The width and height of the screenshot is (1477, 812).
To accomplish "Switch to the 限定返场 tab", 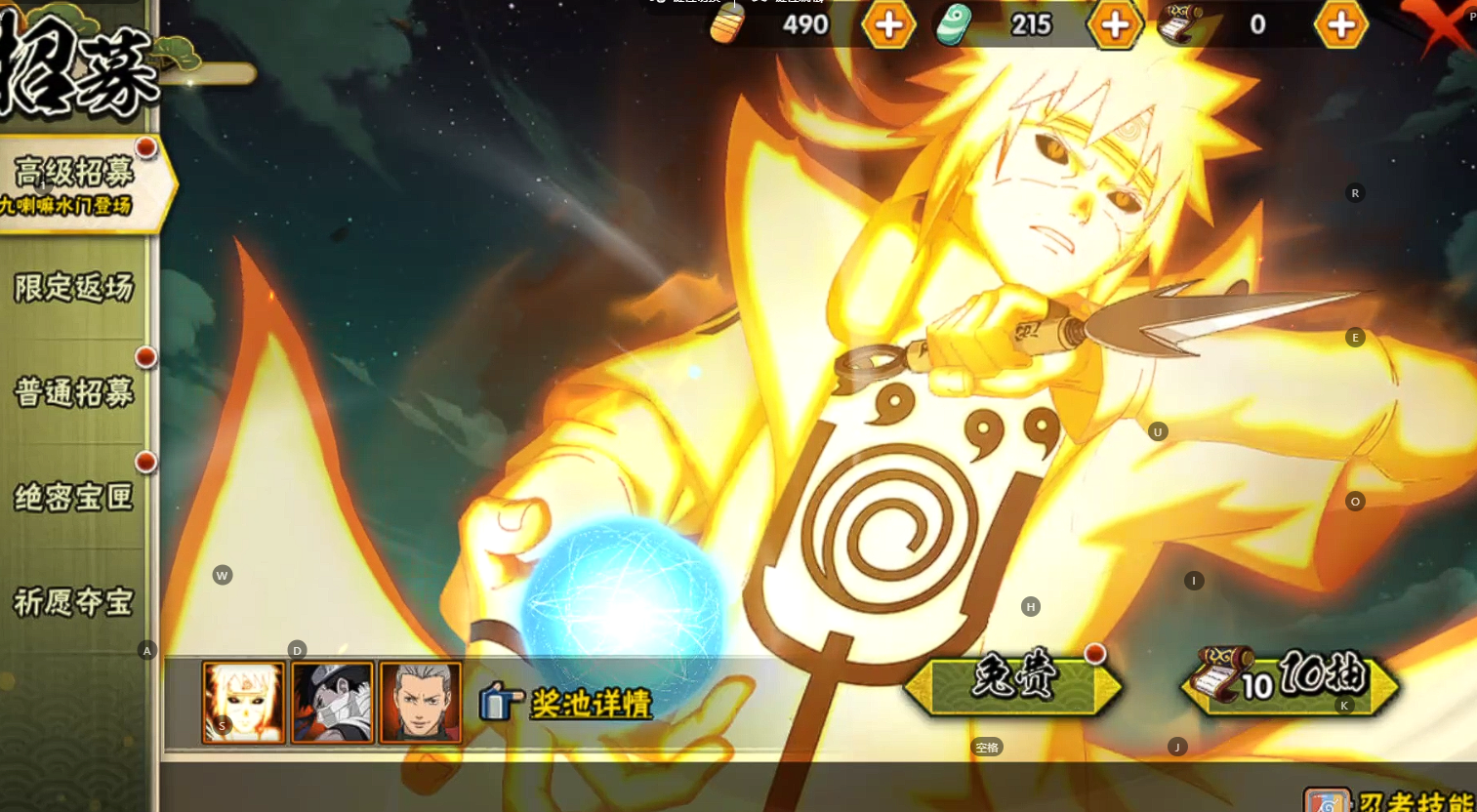I will (74, 288).
